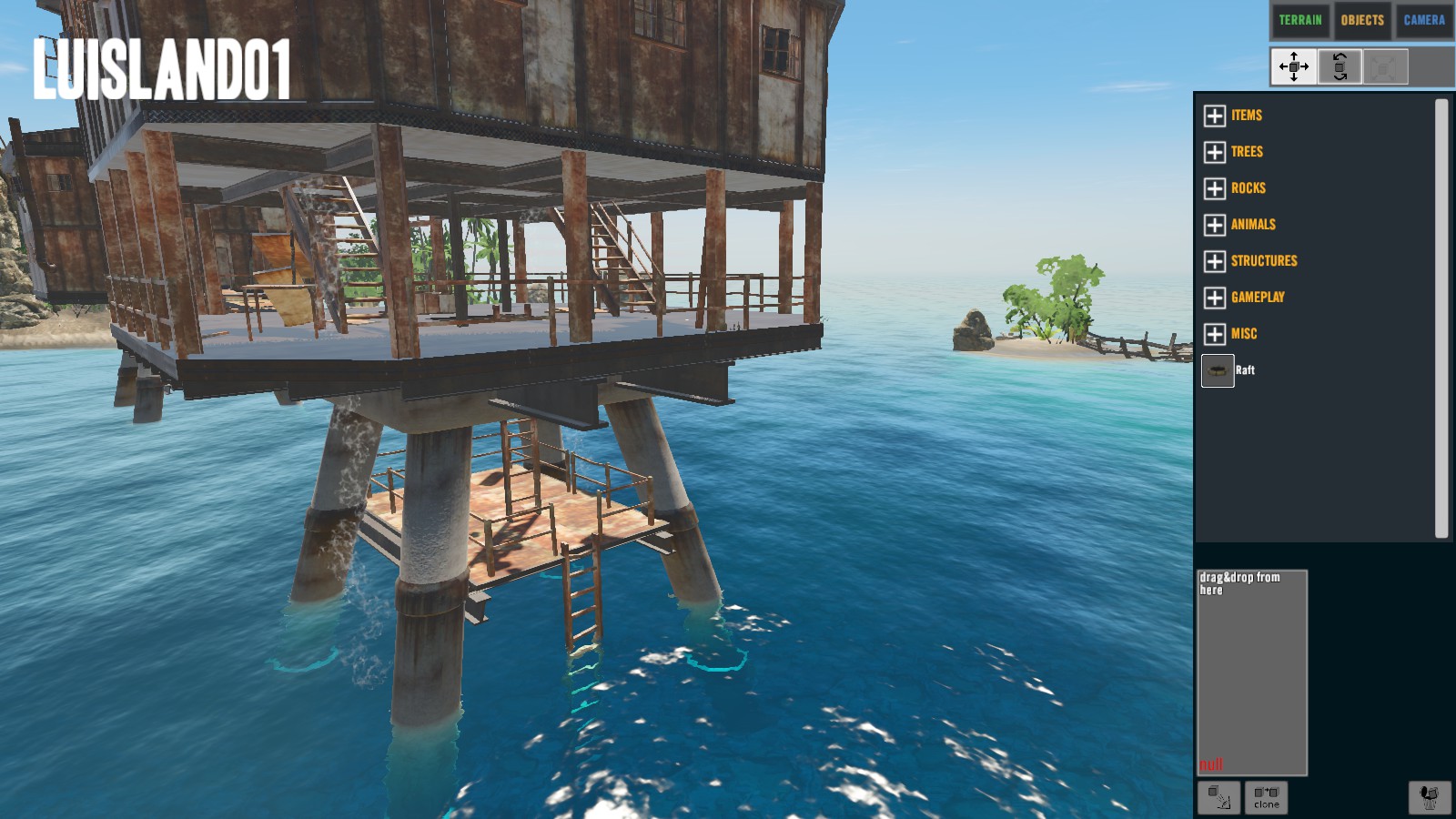Select the Camera tab
The height and width of the screenshot is (819, 1456).
(x=1423, y=20)
